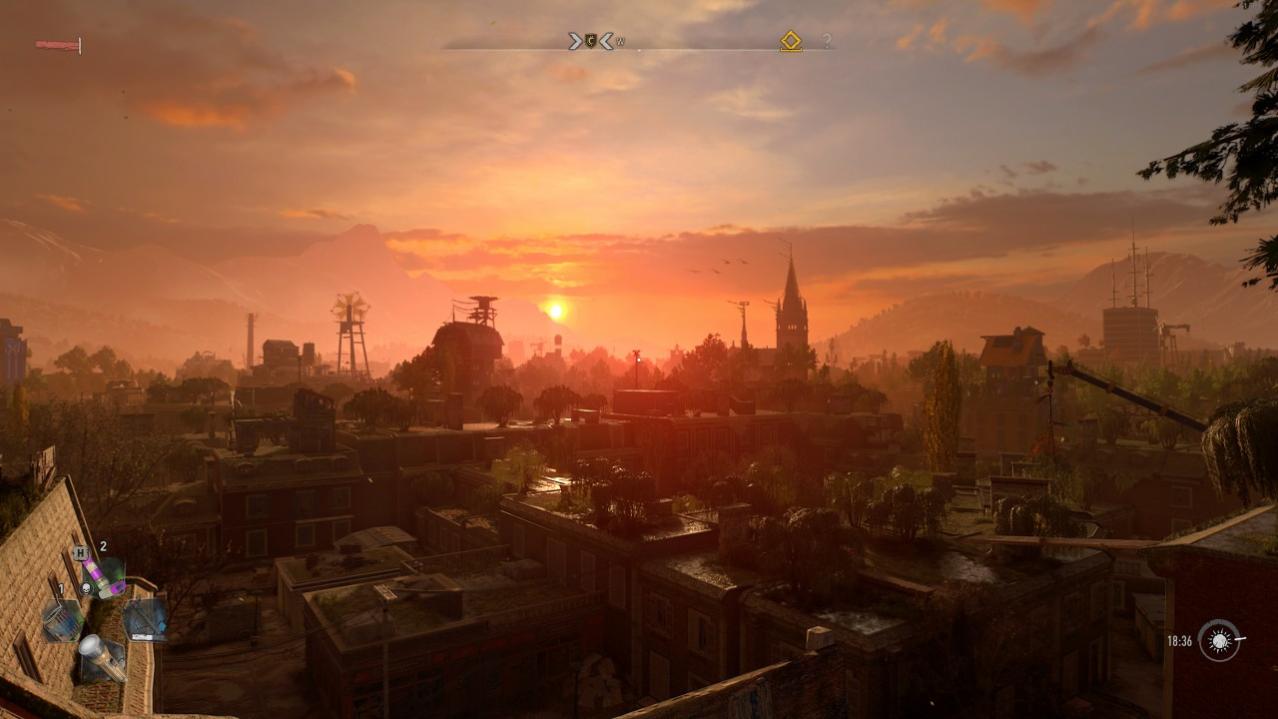Select the quick slot labeled 1
The height and width of the screenshot is (719, 1278).
pos(61,619)
